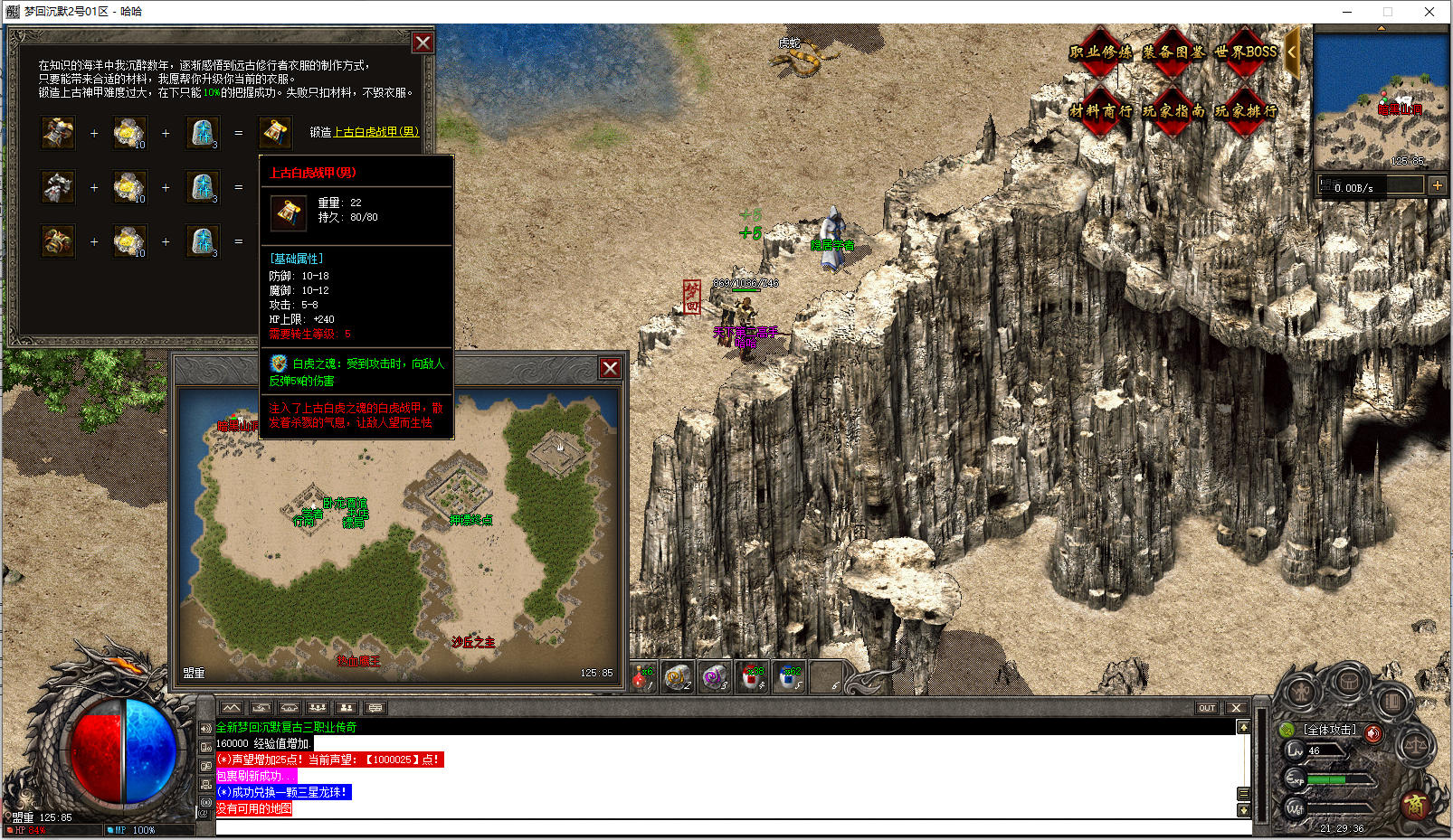Viewport: 1453px width, 840px height.
Task: Click the minimap in the corner
Action: (1381, 99)
